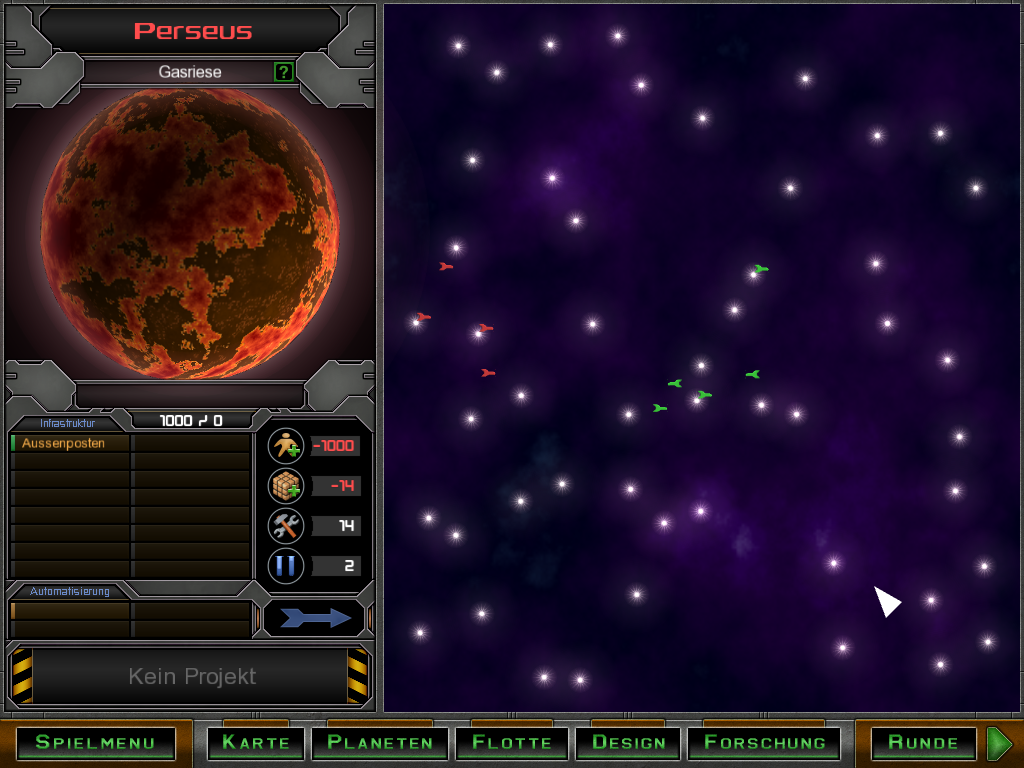The width and height of the screenshot is (1024, 768).
Task: Click the resource cube icon
Action: pos(286,486)
